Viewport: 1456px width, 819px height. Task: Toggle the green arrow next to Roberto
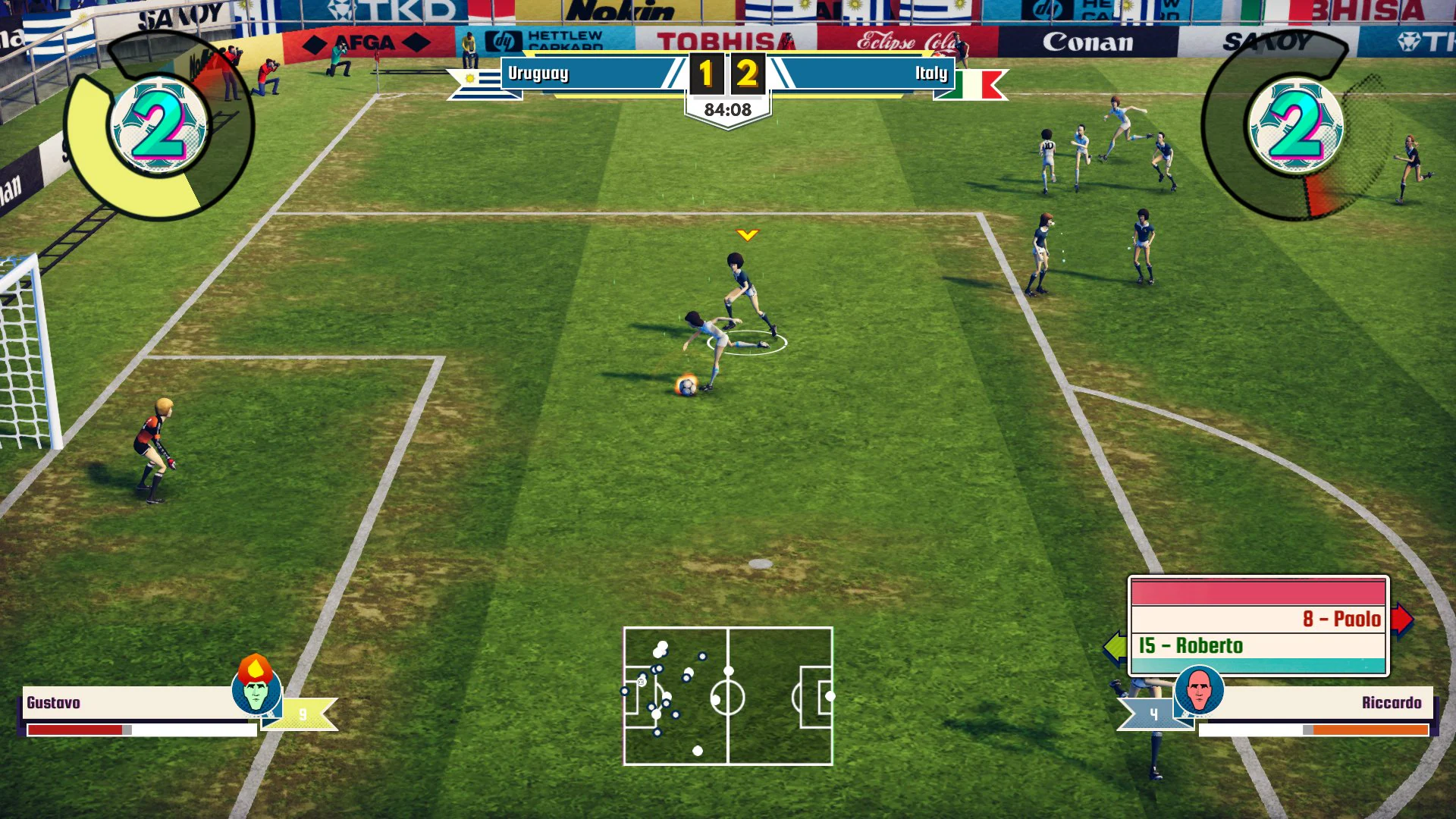tap(1115, 645)
